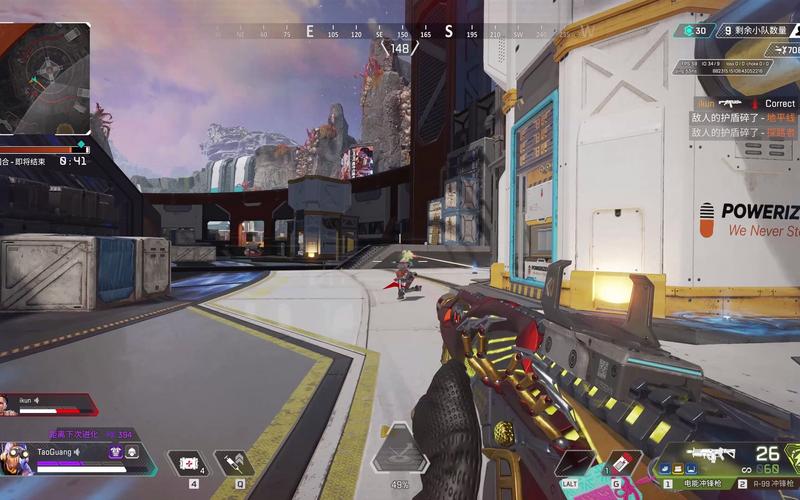Click the helmet icon beside the armor
The image size is (800, 500).
[x=132, y=452]
